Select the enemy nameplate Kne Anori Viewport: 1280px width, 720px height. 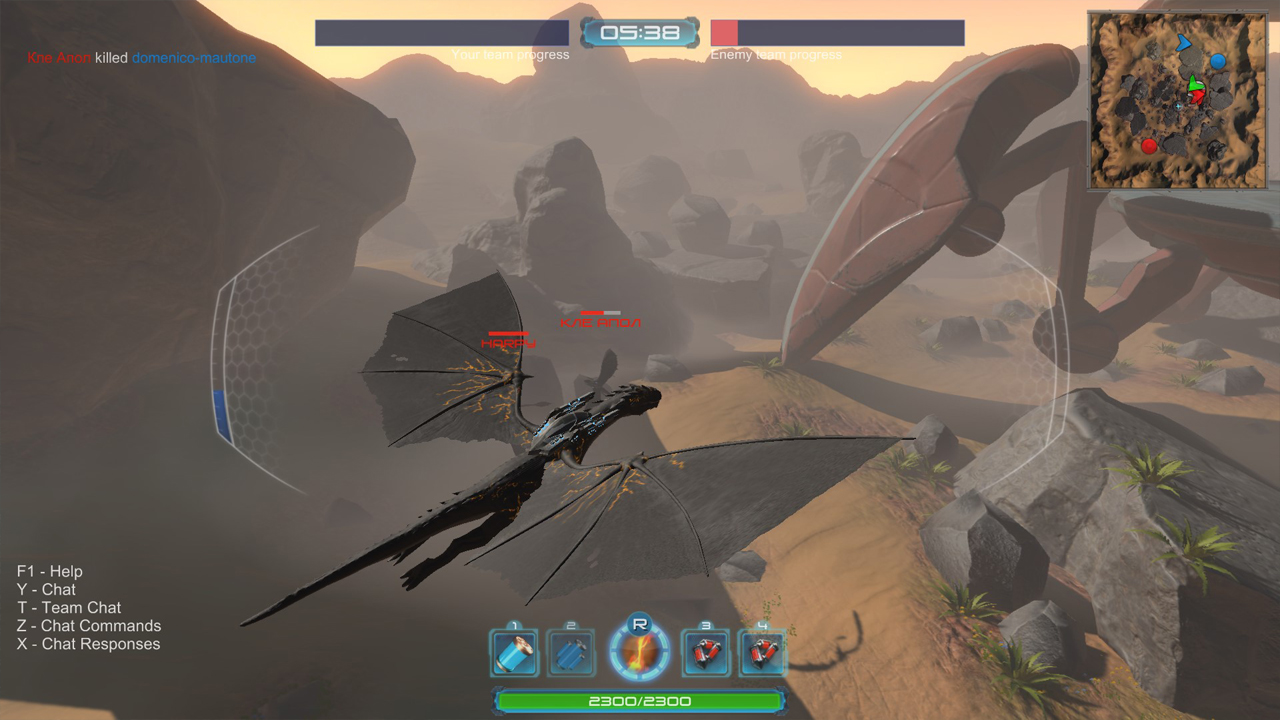(600, 321)
